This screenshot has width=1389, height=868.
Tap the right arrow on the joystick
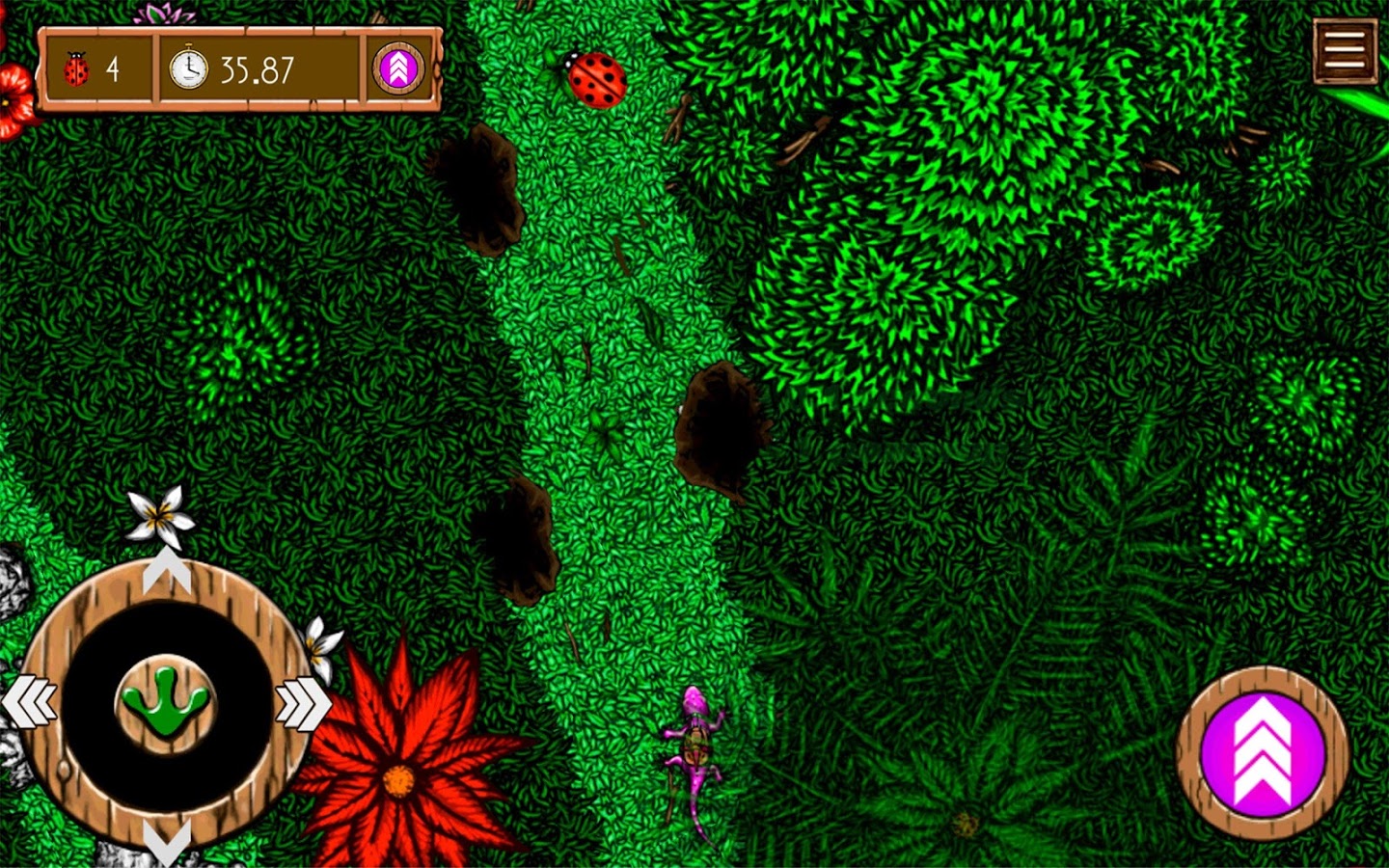[303, 702]
